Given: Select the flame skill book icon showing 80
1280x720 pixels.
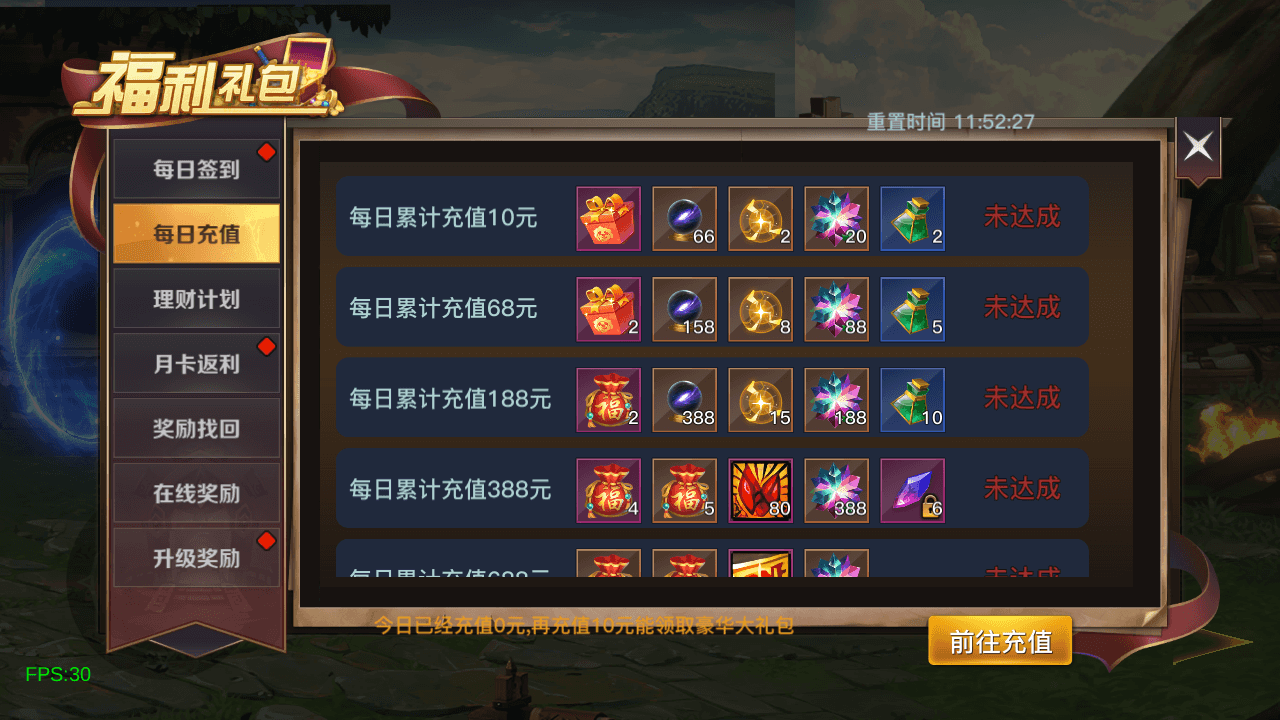Looking at the screenshot, I should coord(760,489).
